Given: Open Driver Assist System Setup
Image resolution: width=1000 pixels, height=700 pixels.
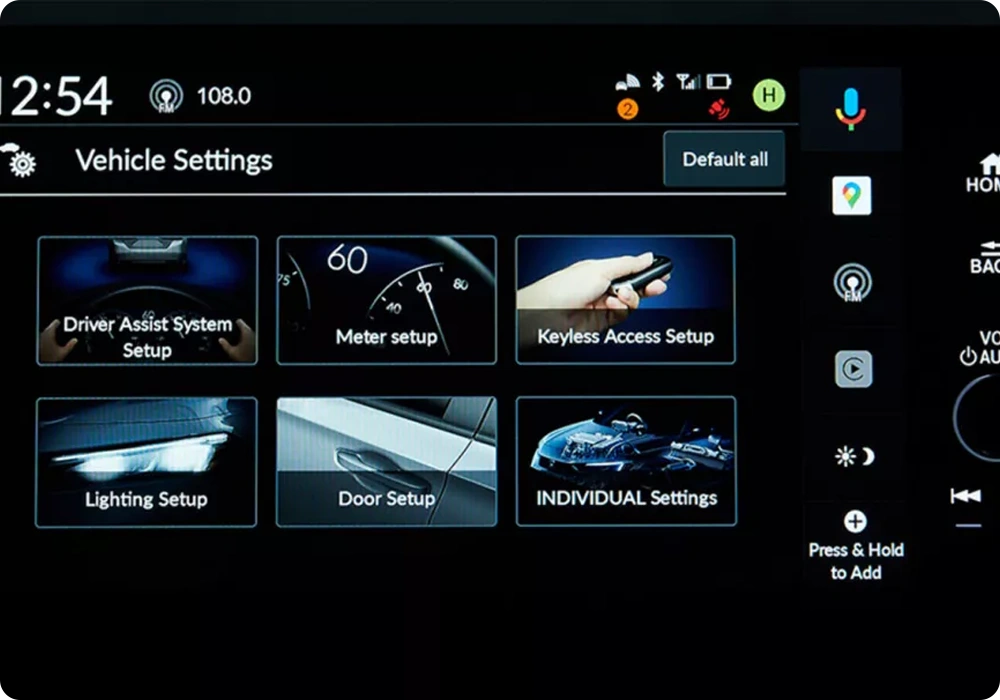Looking at the screenshot, I should click(147, 300).
